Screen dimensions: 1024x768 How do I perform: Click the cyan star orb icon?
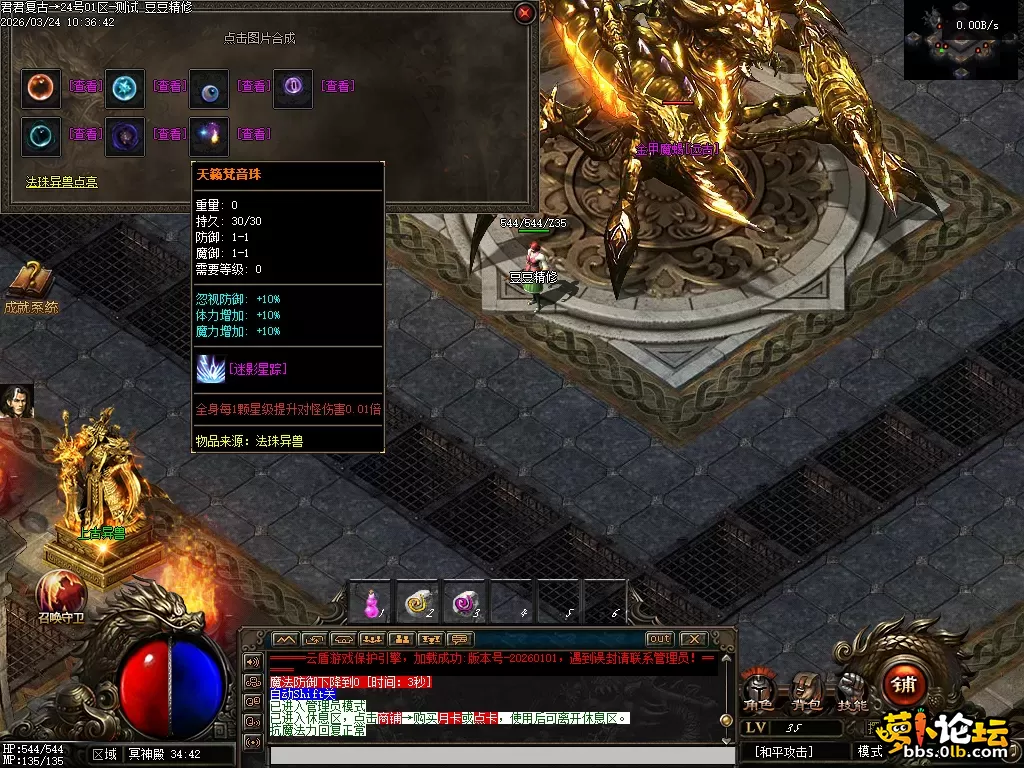[x=125, y=87]
